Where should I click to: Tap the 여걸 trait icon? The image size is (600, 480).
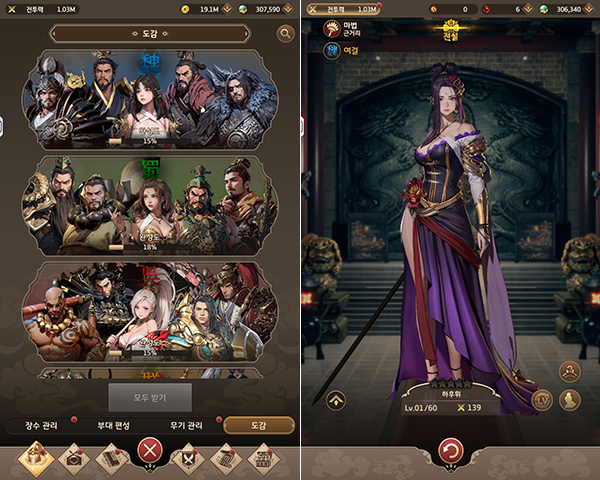tap(331, 50)
